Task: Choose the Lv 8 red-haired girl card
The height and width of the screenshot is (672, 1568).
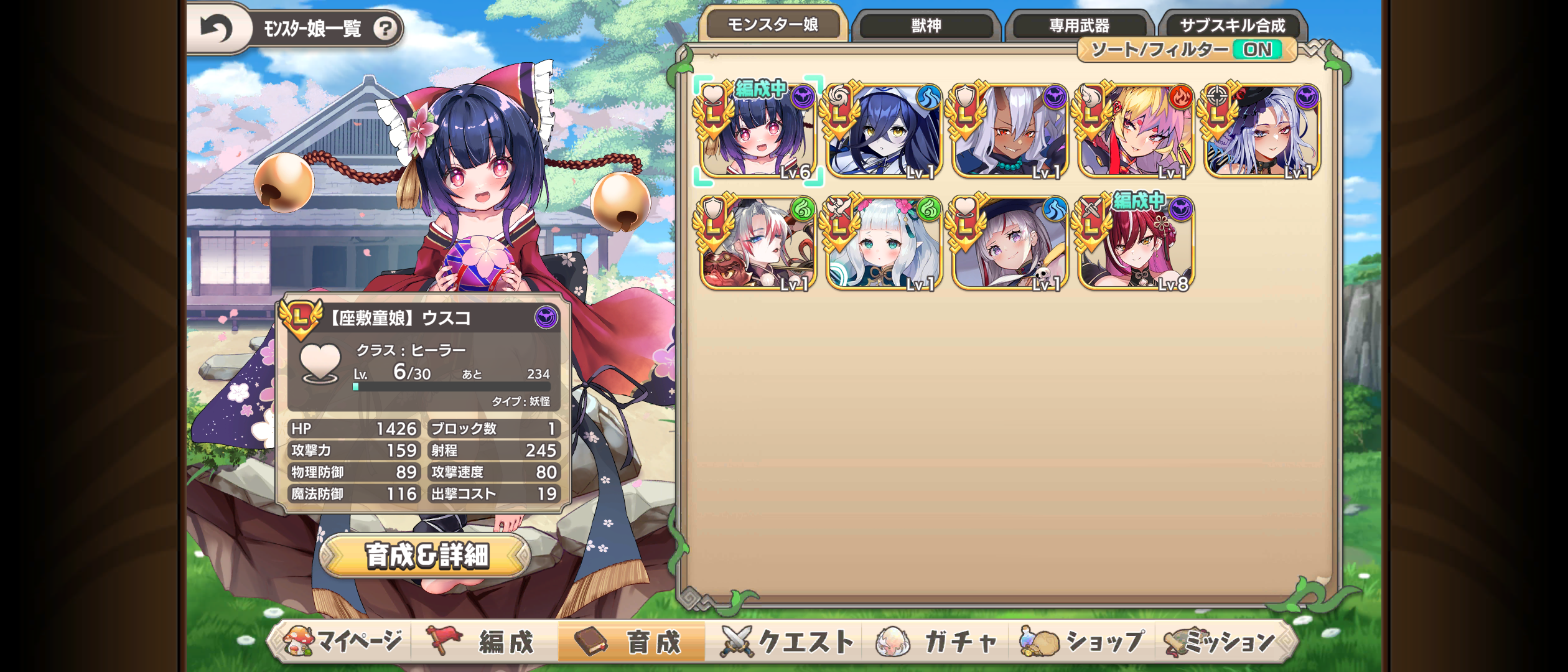Action: pyautogui.click(x=1136, y=243)
